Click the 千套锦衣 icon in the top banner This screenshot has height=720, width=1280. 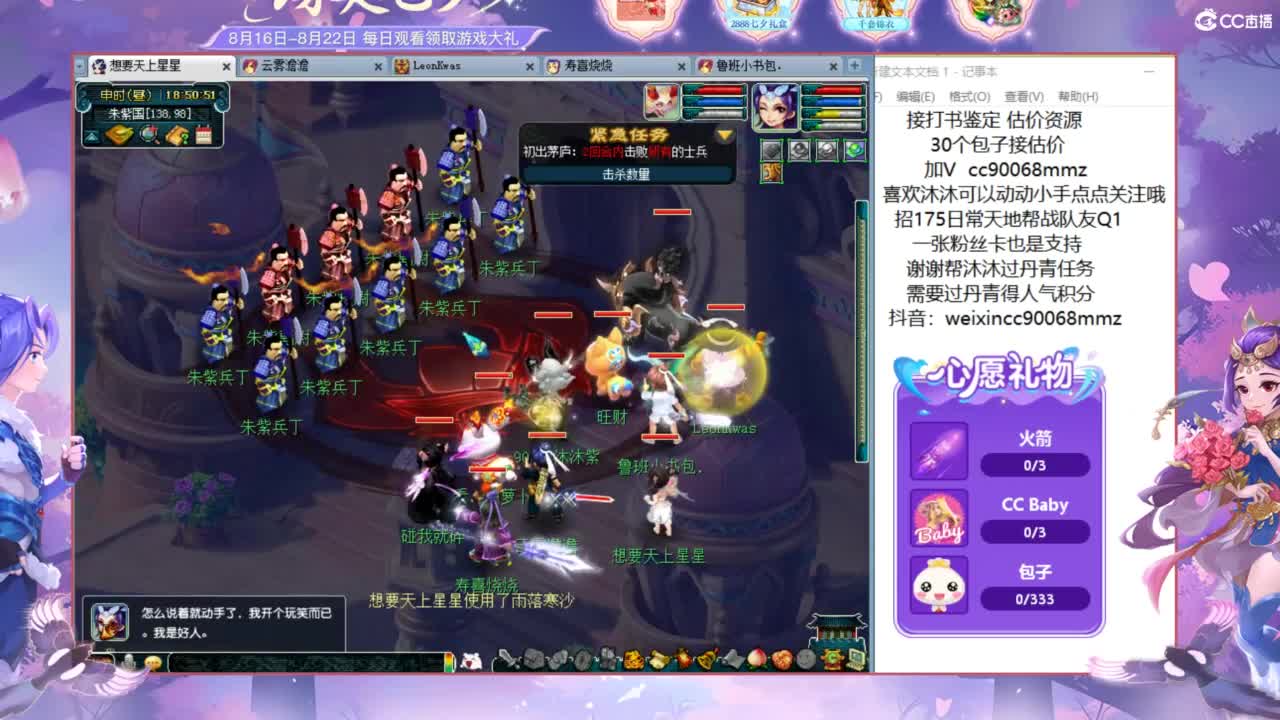coord(879,15)
